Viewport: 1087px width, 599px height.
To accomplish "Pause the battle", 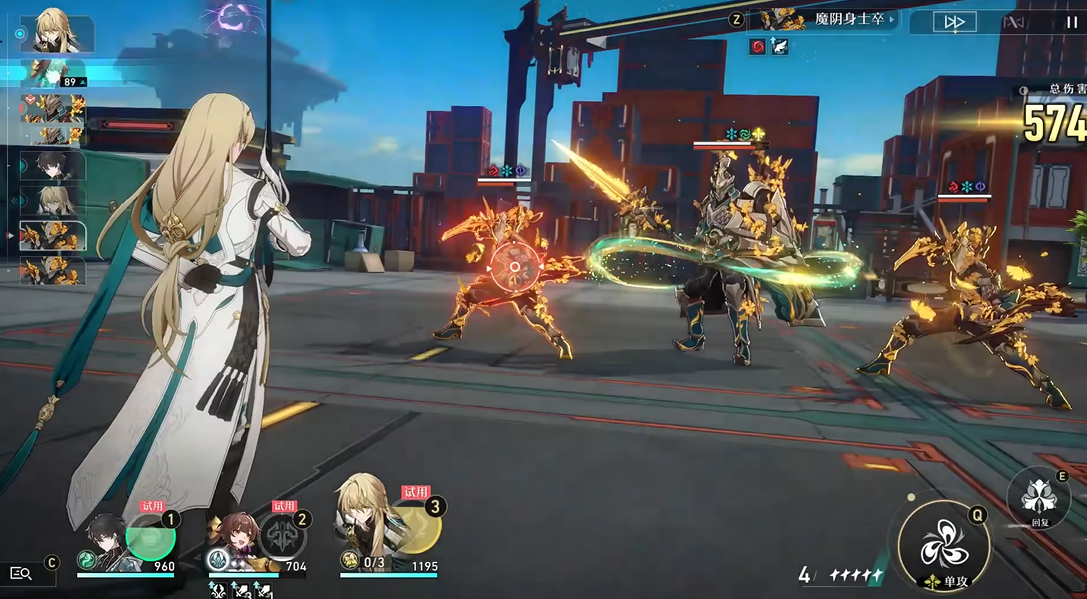I will tap(1071, 22).
